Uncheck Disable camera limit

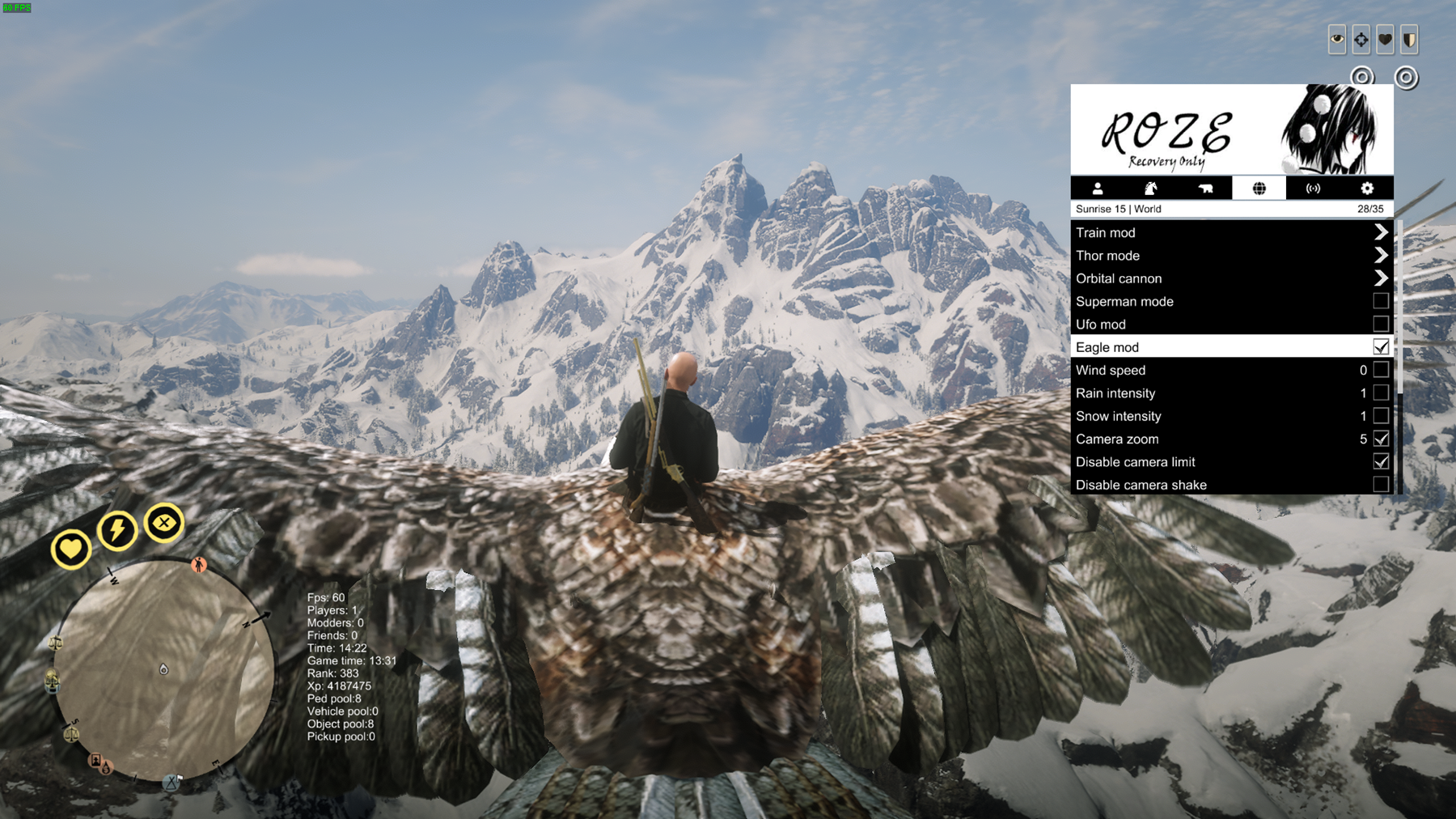point(1381,461)
